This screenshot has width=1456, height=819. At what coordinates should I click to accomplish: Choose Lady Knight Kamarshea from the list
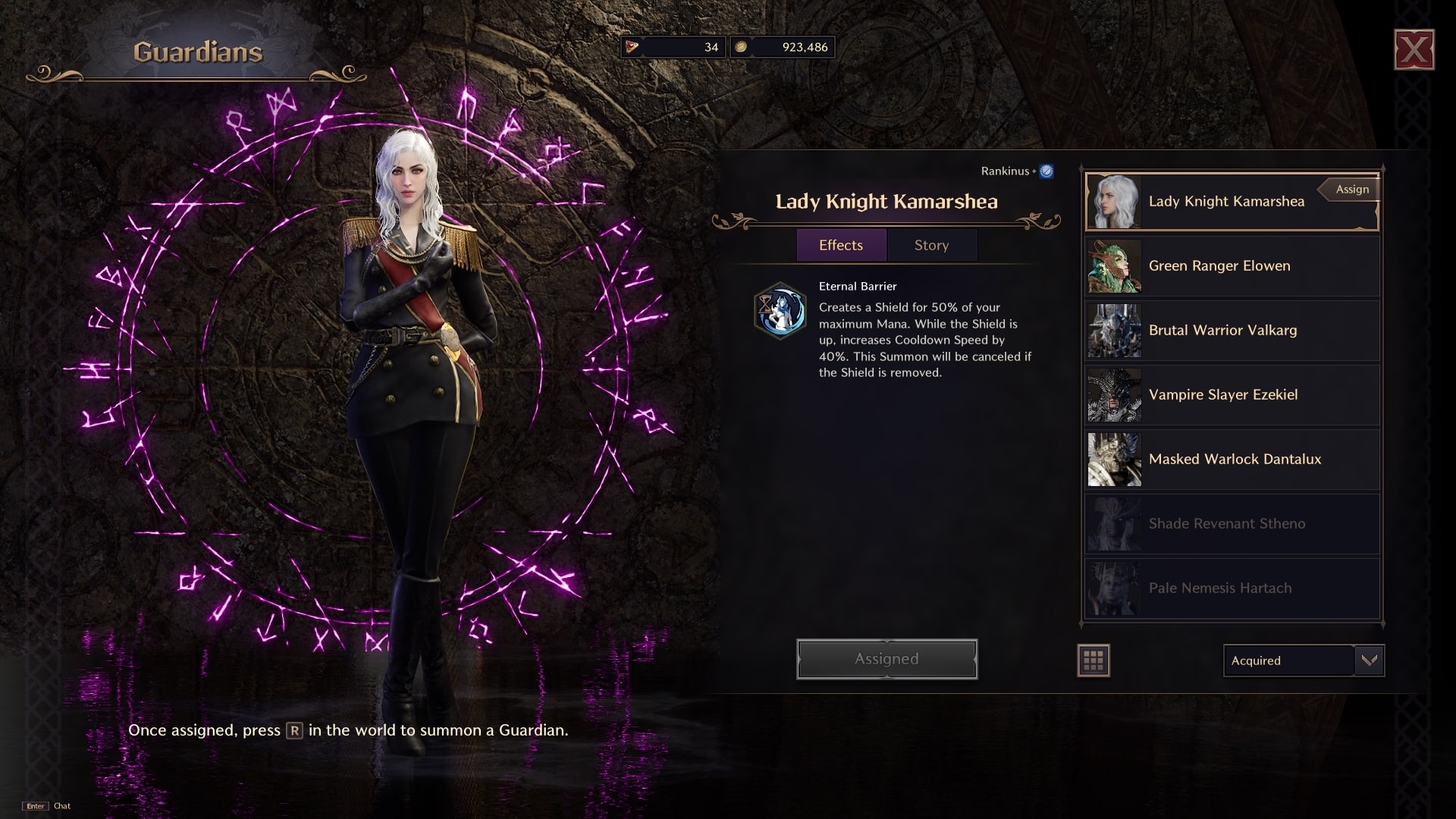(x=1226, y=202)
